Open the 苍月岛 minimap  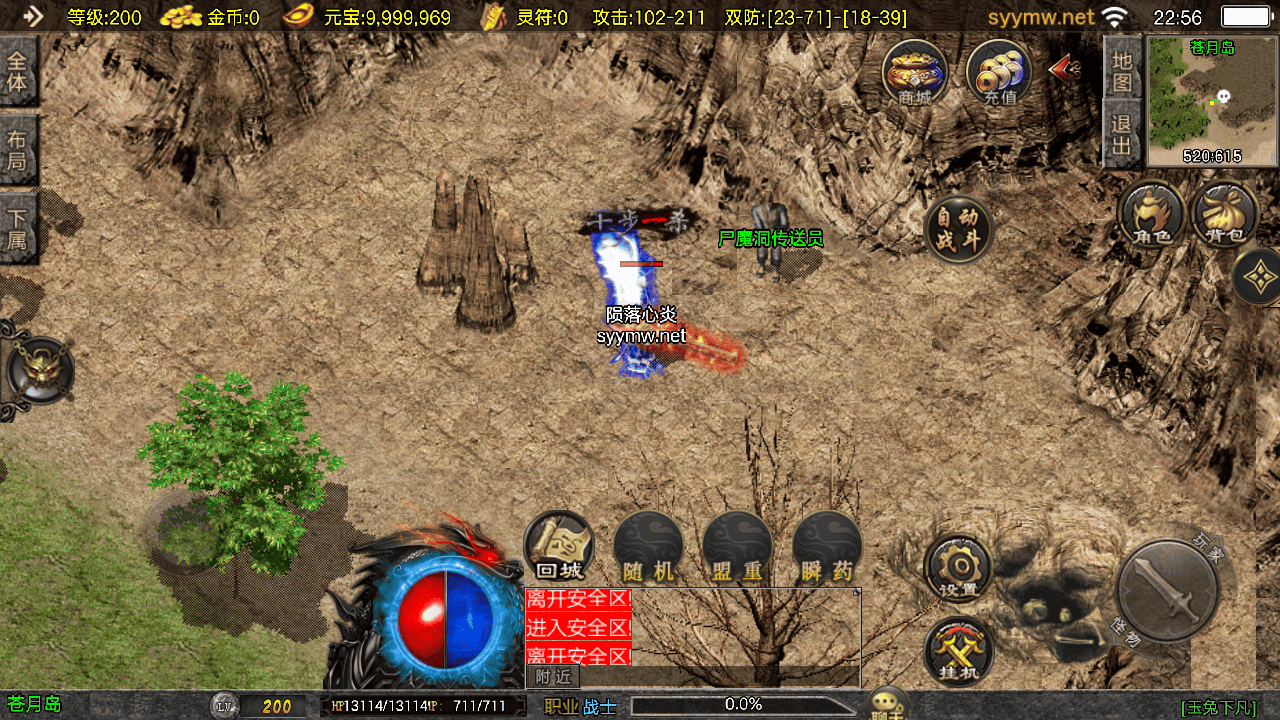pyautogui.click(x=1212, y=101)
